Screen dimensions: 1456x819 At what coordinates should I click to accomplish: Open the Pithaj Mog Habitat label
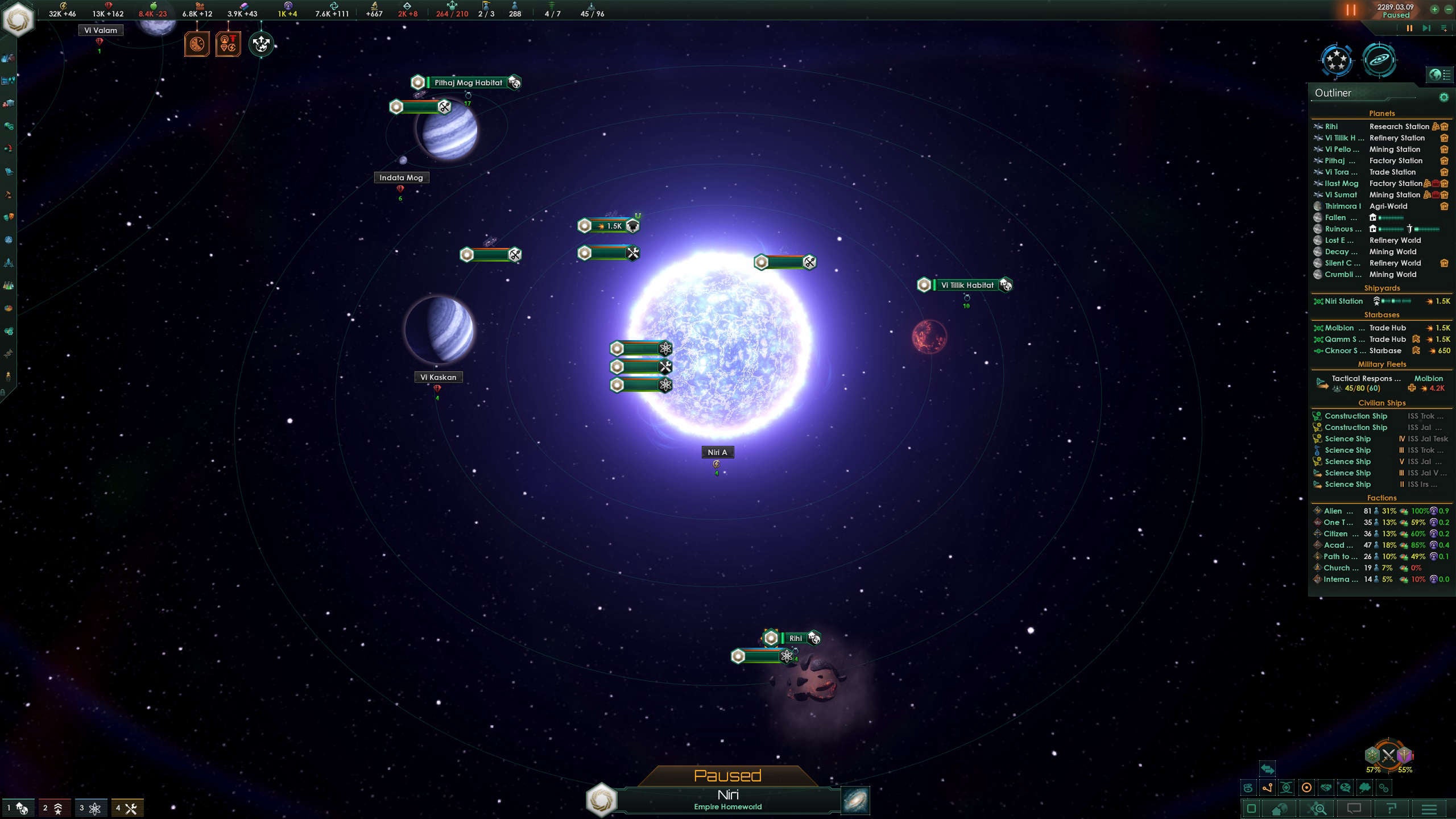coord(468,82)
